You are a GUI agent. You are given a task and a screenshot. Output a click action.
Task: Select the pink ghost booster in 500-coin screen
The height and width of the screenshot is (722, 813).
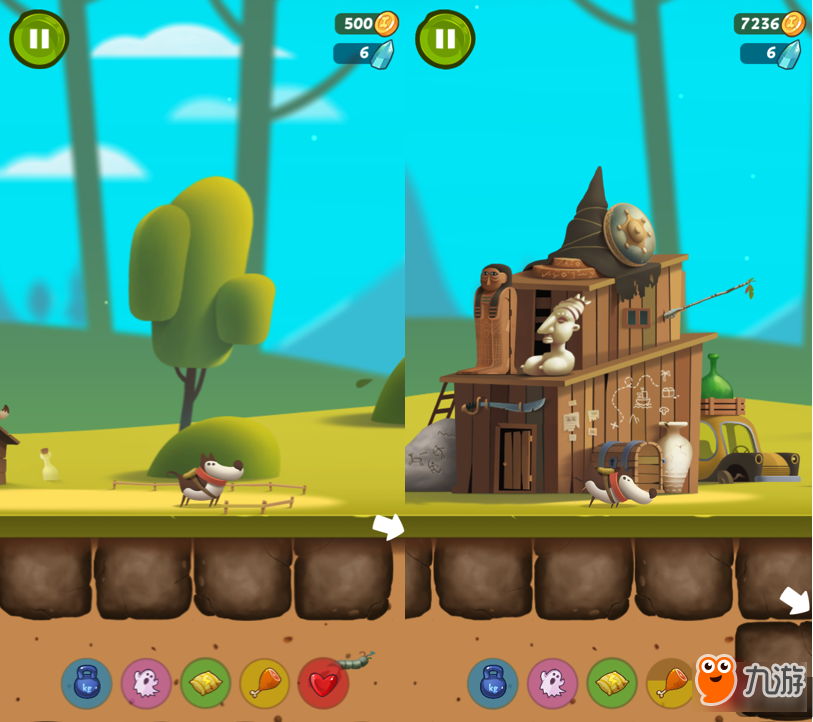[146, 683]
